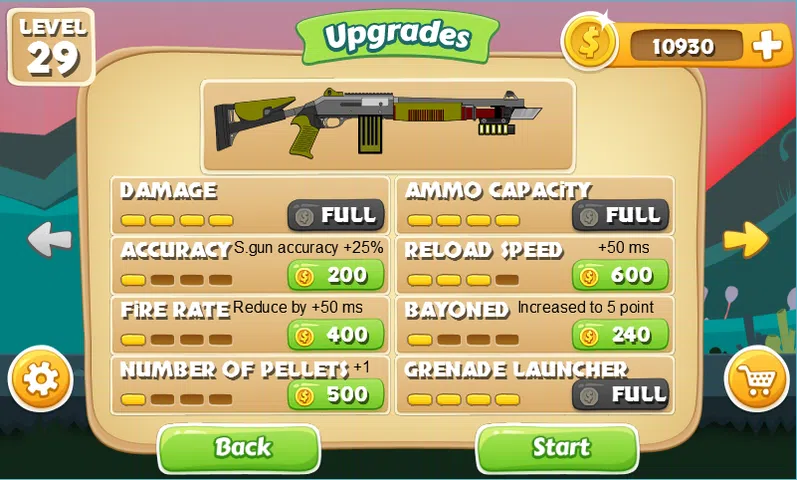Open settings with the gear icon
This screenshot has height=480, width=797.
click(x=39, y=379)
